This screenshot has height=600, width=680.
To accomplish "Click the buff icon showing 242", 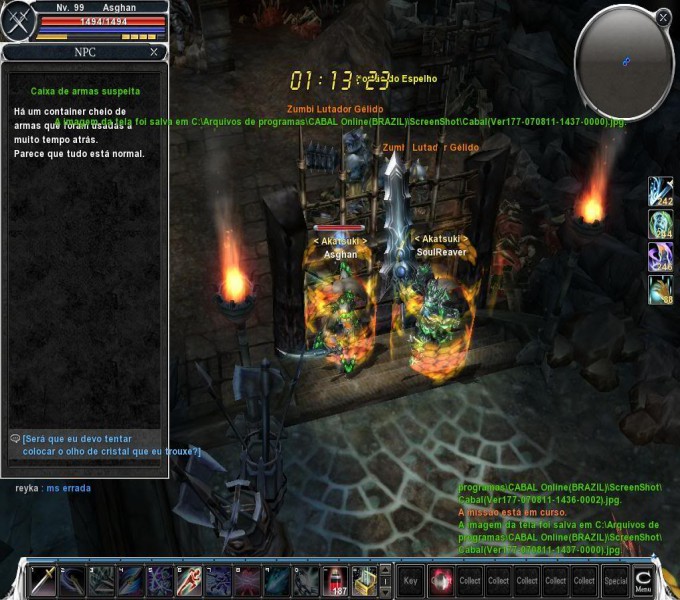I will (661, 191).
